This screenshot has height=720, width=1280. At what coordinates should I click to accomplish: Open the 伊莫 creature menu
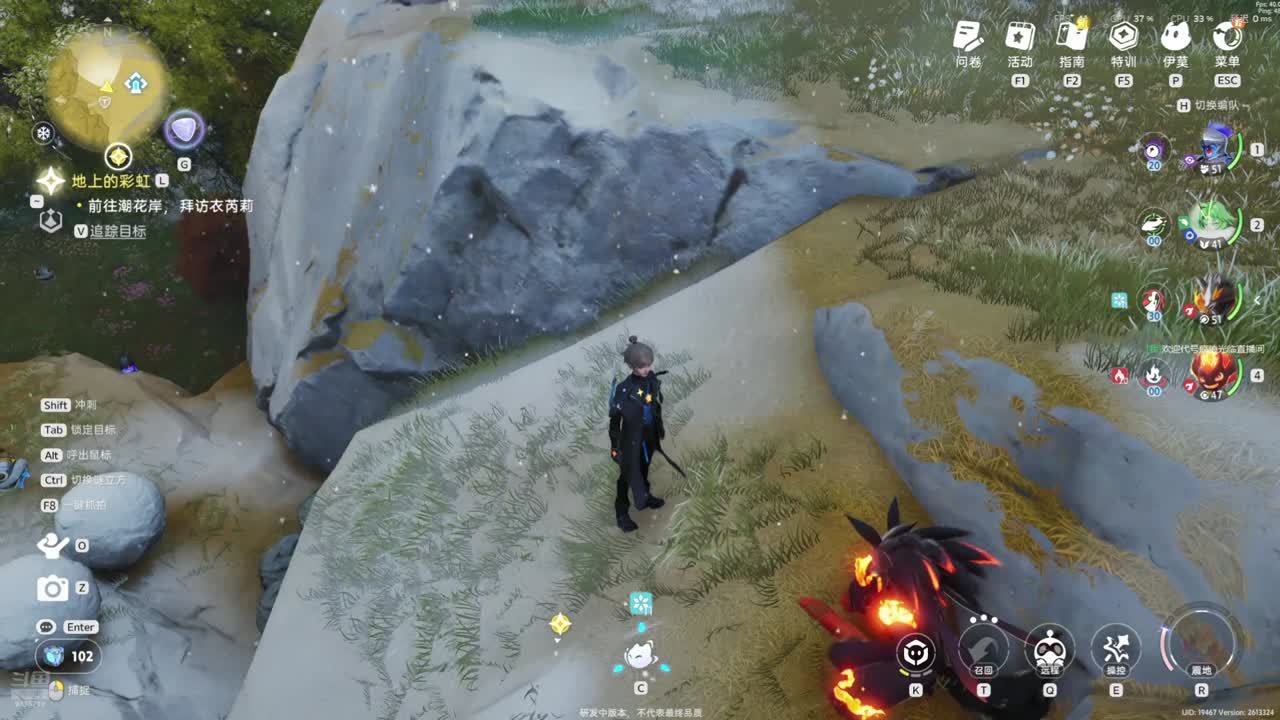[x=1175, y=37]
